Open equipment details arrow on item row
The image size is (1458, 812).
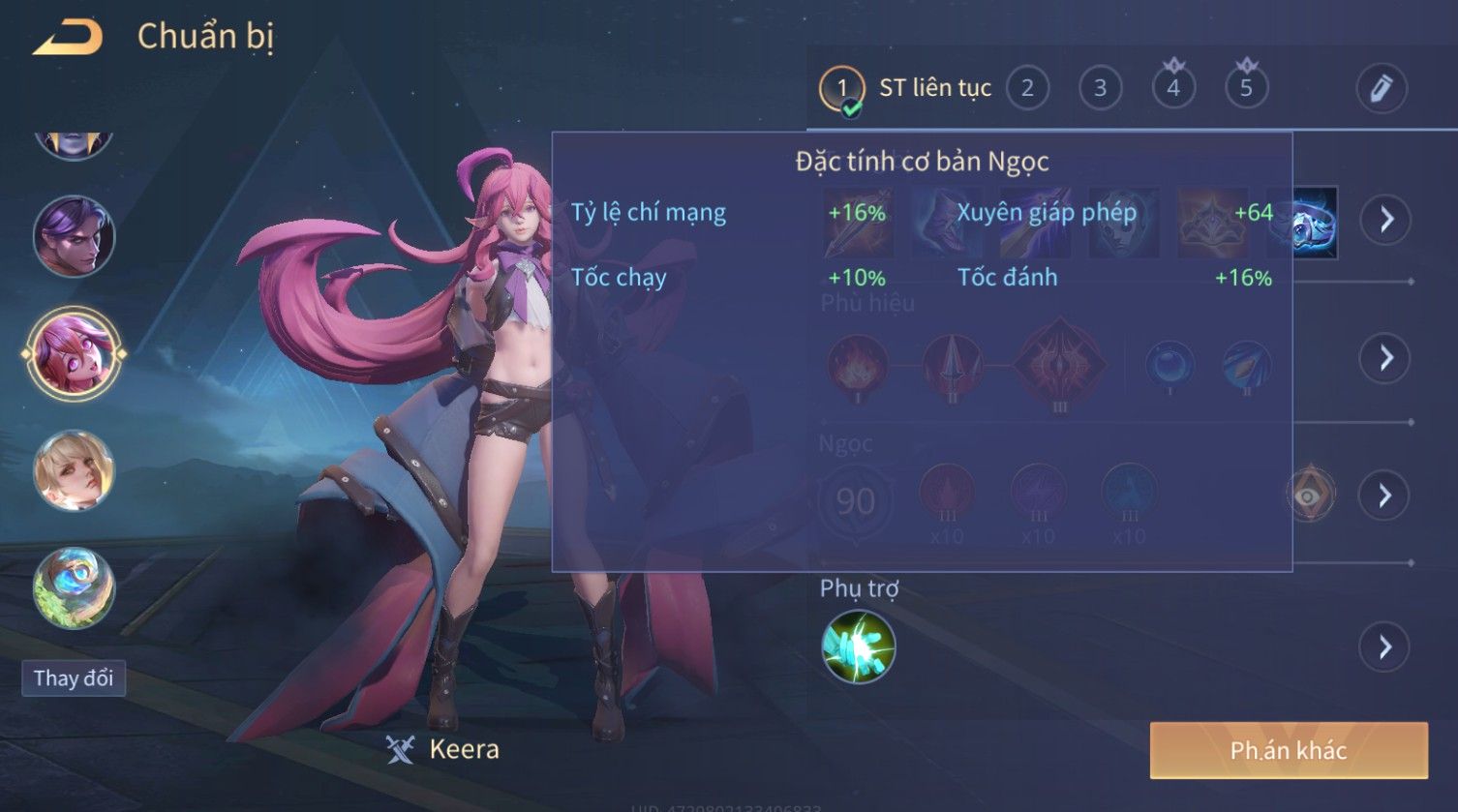1385,221
